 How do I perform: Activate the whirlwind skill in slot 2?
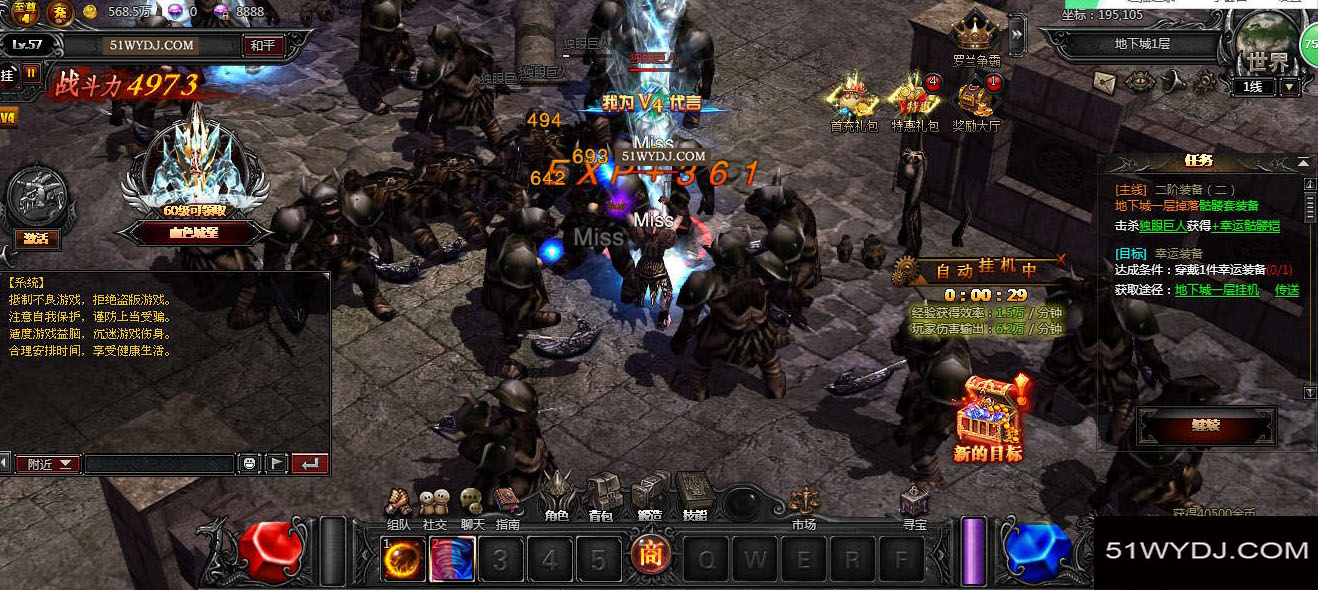tap(452, 559)
